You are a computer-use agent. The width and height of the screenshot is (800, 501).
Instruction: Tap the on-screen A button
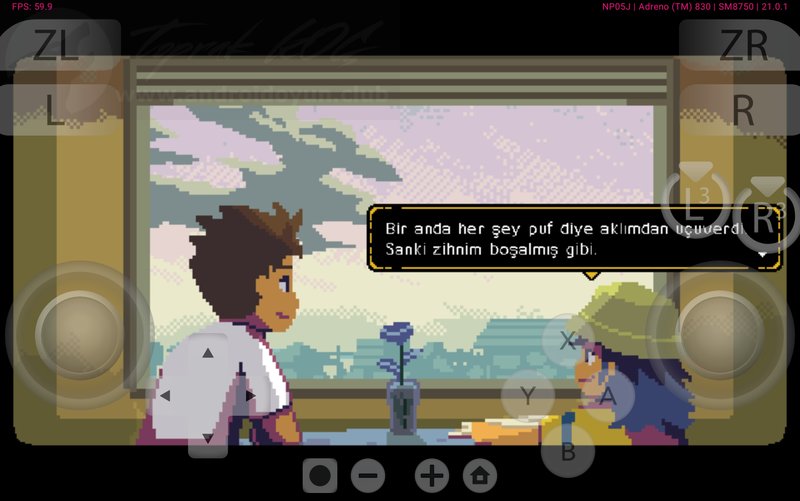coord(607,397)
